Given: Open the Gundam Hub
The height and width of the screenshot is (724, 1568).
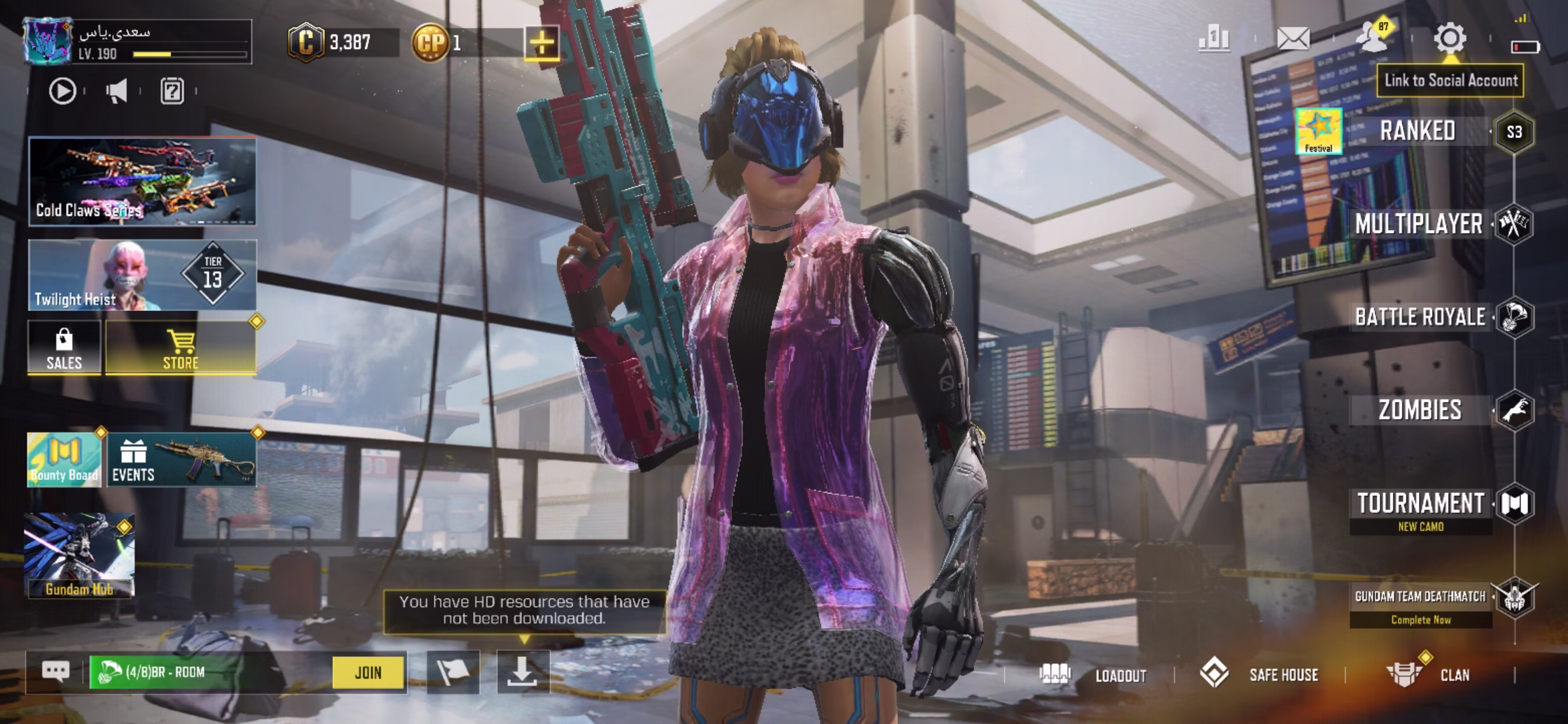Looking at the screenshot, I should click(79, 556).
